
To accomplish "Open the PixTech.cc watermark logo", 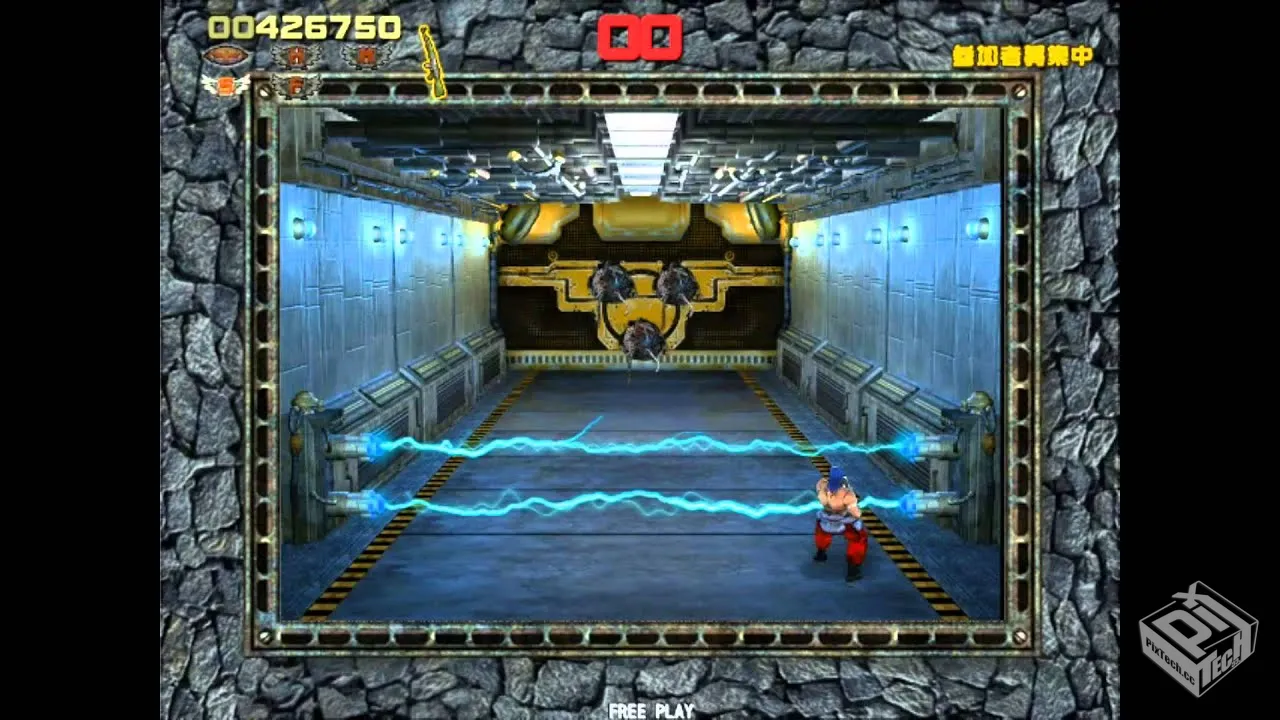I will click(1198, 638).
